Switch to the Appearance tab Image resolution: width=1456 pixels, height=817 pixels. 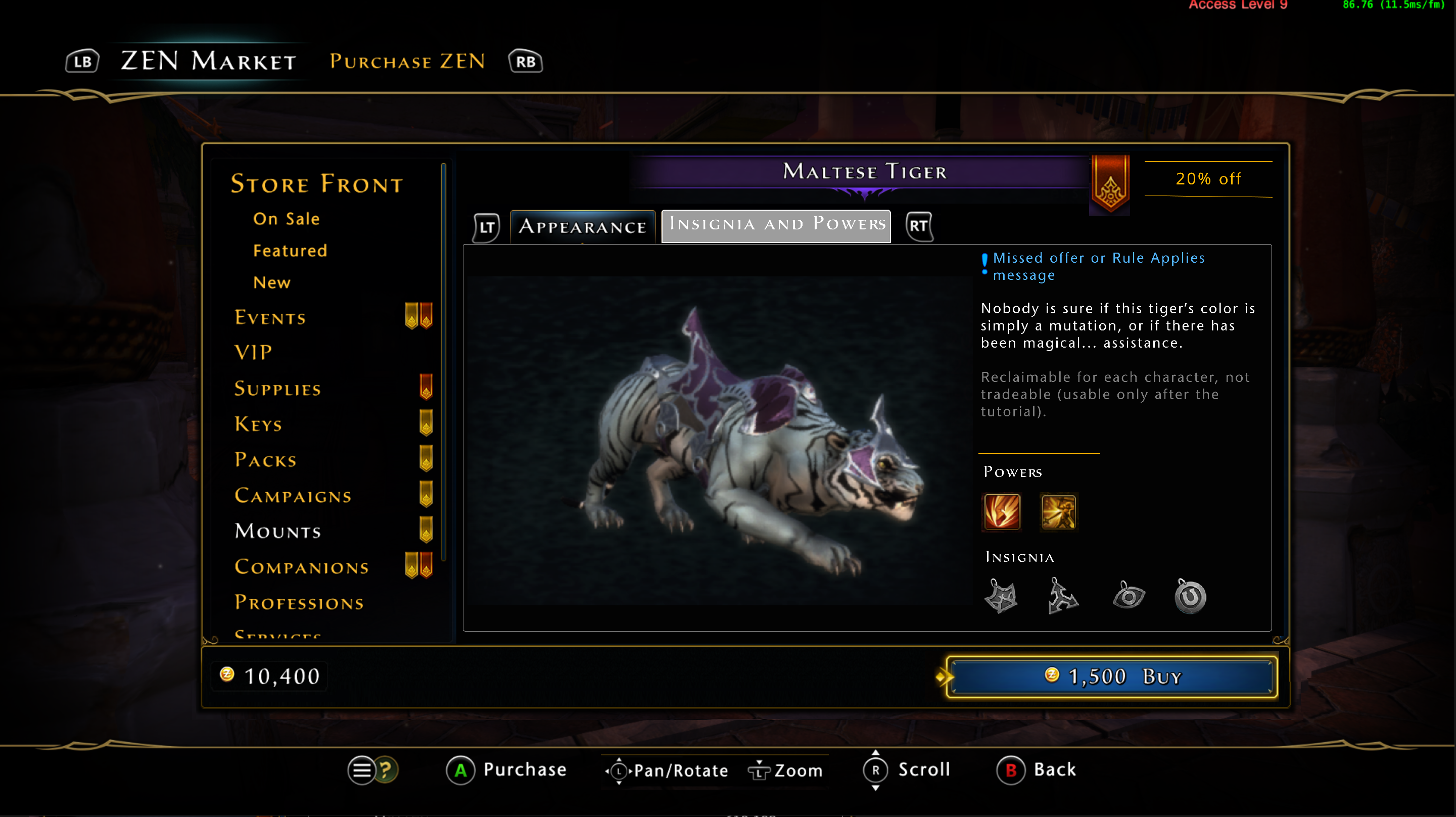pyautogui.click(x=582, y=226)
